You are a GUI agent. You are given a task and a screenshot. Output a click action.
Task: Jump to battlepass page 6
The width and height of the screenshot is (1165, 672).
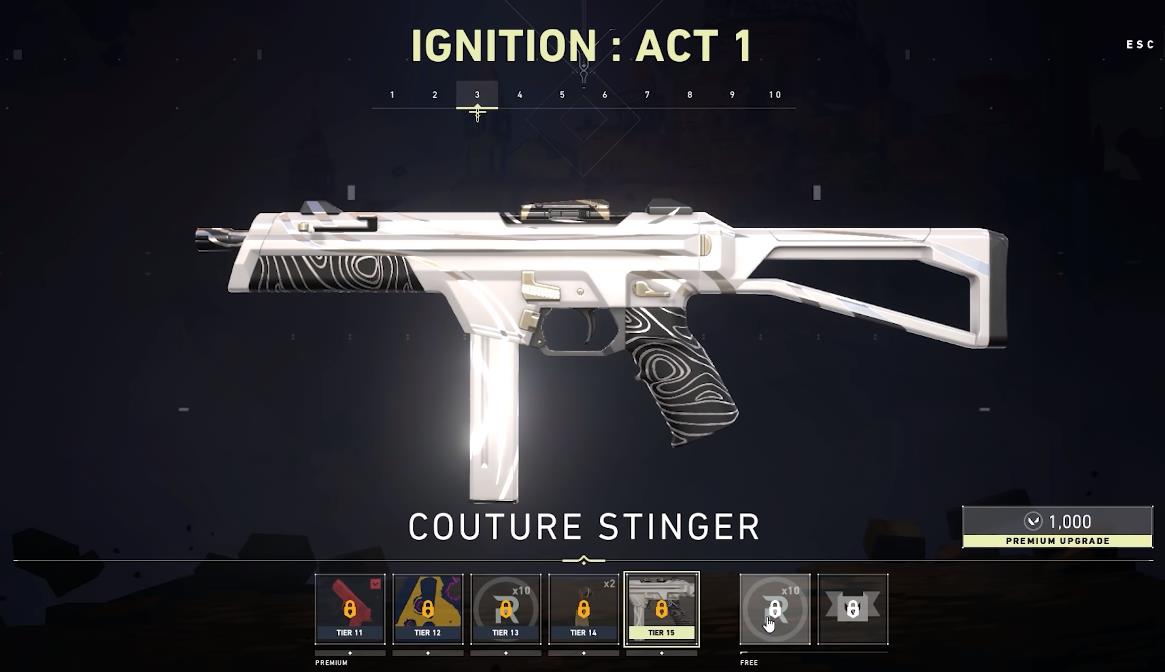(605, 95)
